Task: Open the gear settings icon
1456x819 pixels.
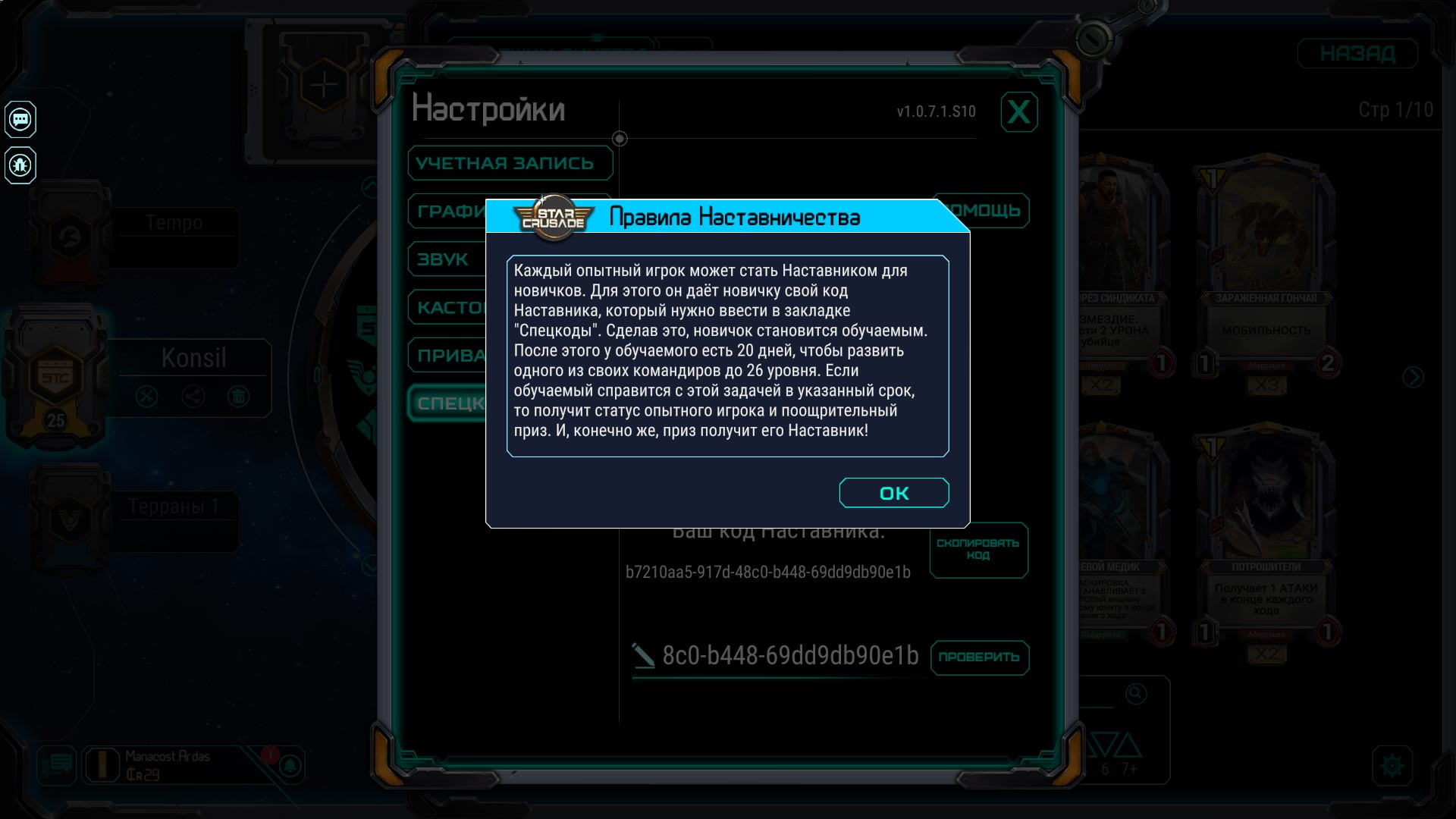Action: click(x=1392, y=766)
